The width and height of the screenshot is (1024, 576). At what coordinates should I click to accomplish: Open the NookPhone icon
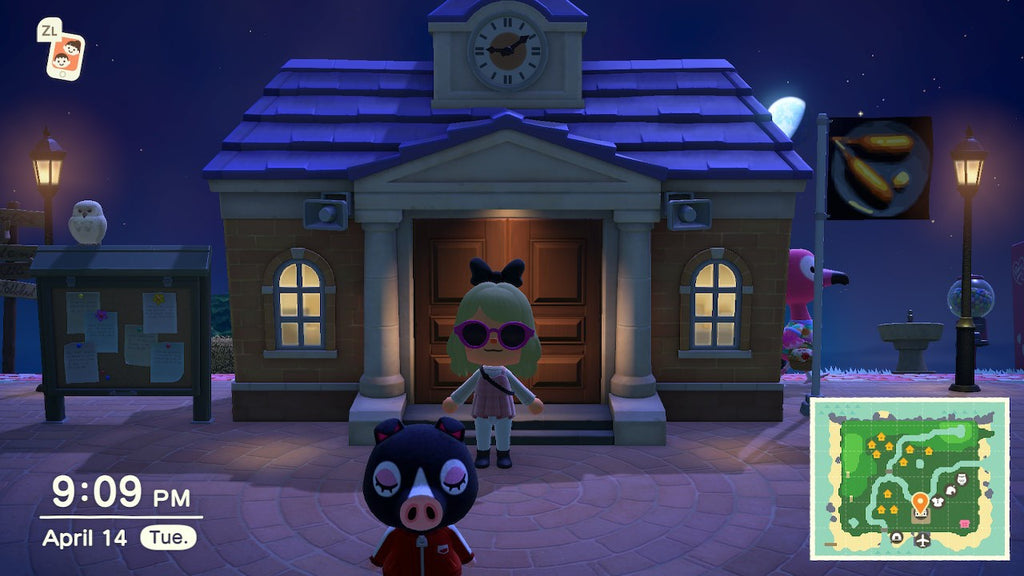tap(65, 57)
